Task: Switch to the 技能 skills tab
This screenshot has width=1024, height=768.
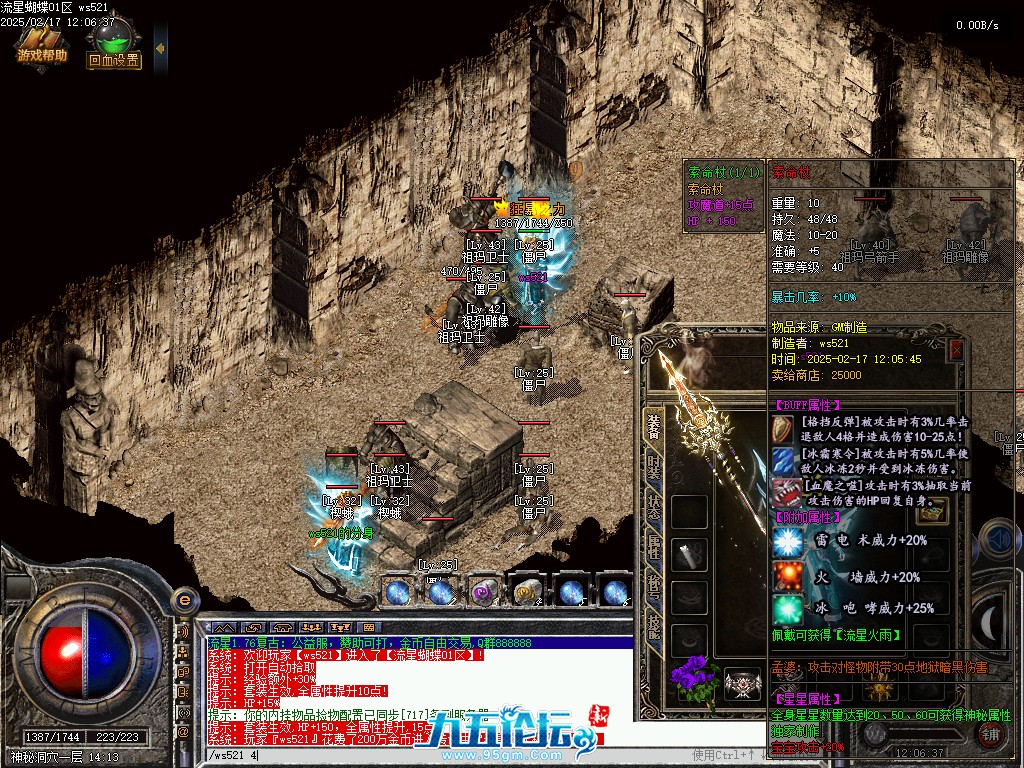Action: click(654, 626)
